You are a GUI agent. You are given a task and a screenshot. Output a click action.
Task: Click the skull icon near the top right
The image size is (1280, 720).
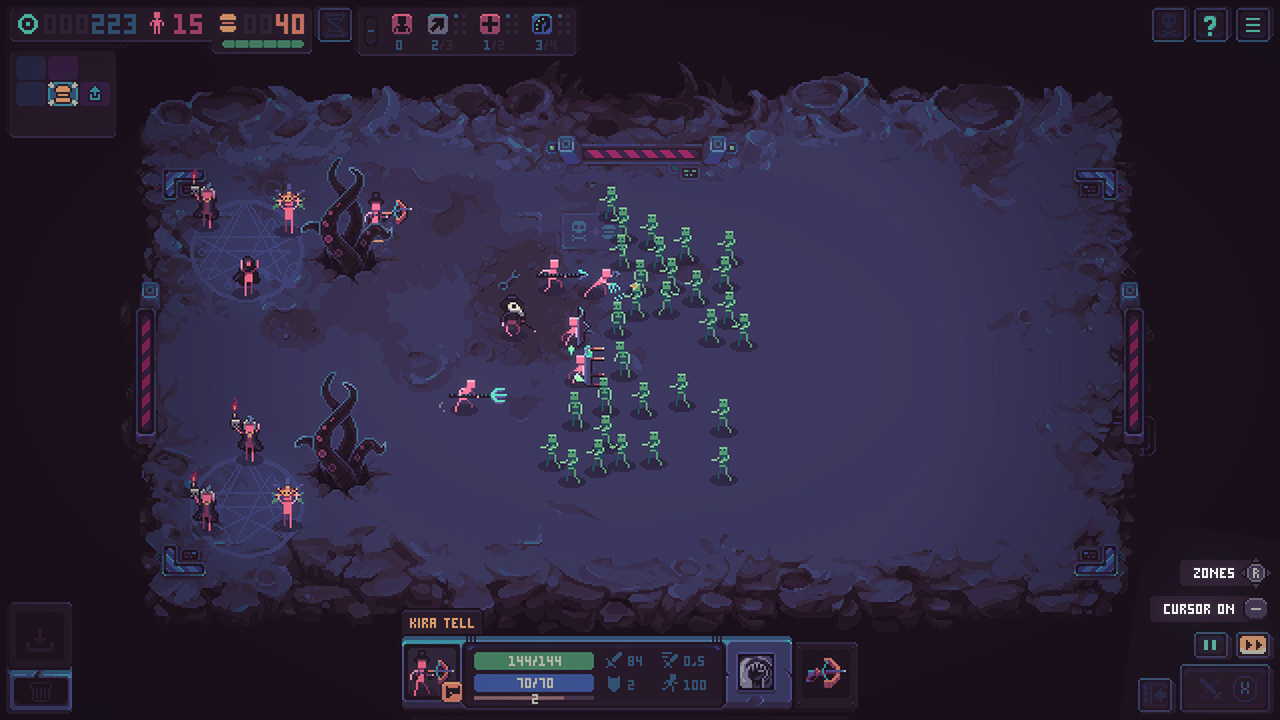(1168, 25)
